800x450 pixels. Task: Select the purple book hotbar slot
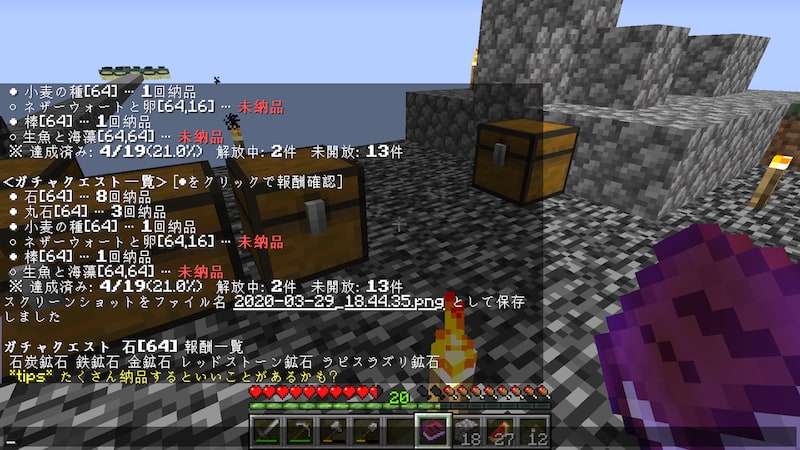pyautogui.click(x=435, y=431)
